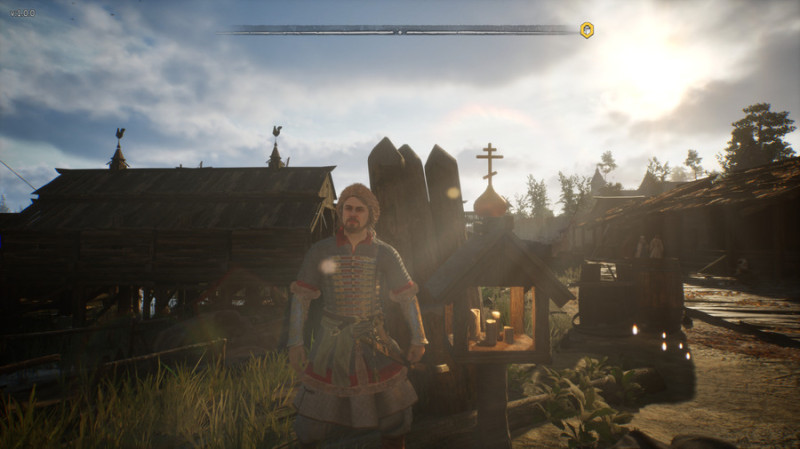Select the compass bar at top
This screenshot has height=449, width=800.
point(399,30)
